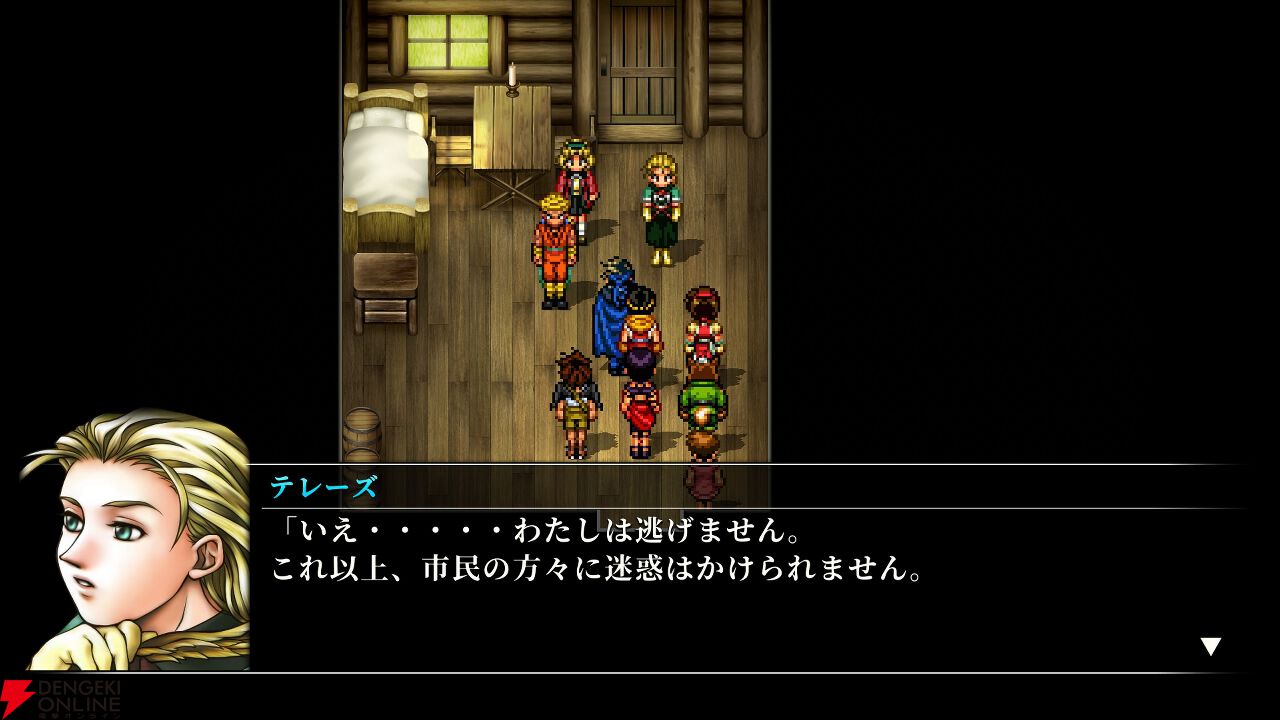Select the cloaked blue-robed character sprite
Viewport: 1280px width, 720px height.
pyautogui.click(x=610, y=310)
